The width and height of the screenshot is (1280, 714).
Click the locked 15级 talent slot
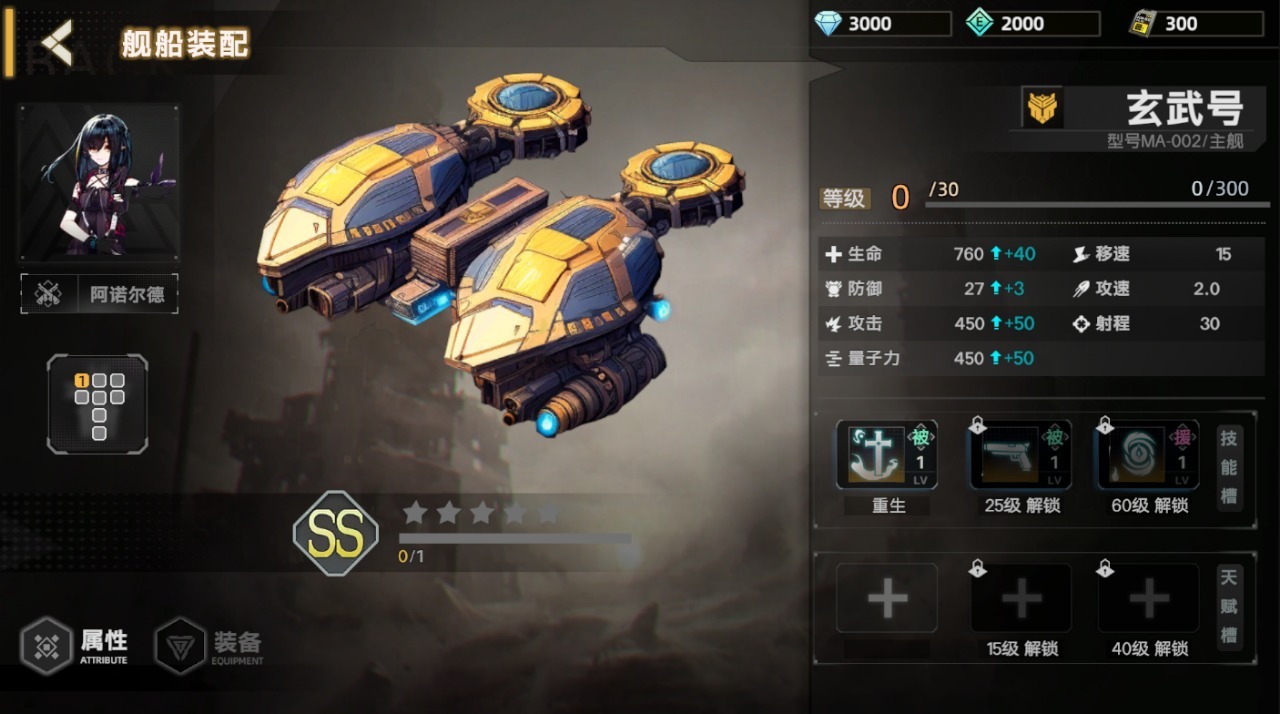(1021, 598)
